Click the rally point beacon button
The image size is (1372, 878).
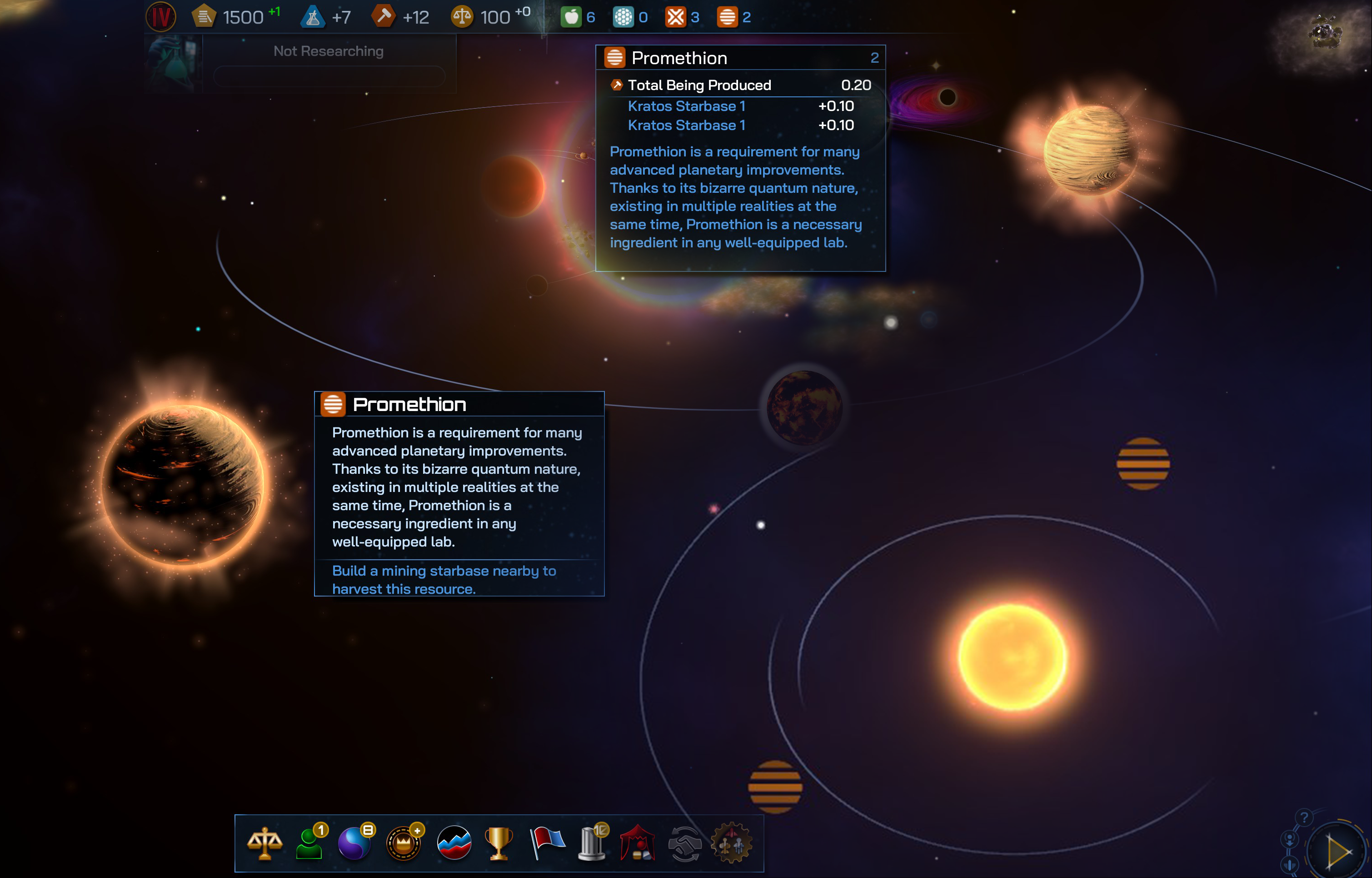tap(1289, 839)
